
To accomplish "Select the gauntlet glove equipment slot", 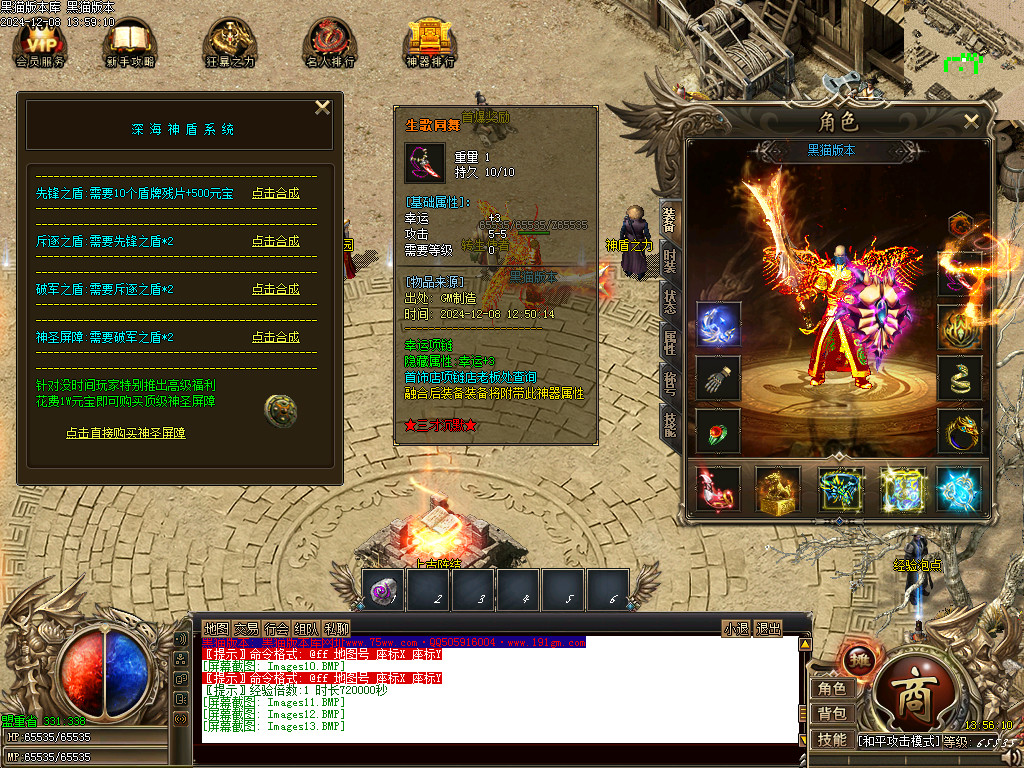I will (x=718, y=377).
